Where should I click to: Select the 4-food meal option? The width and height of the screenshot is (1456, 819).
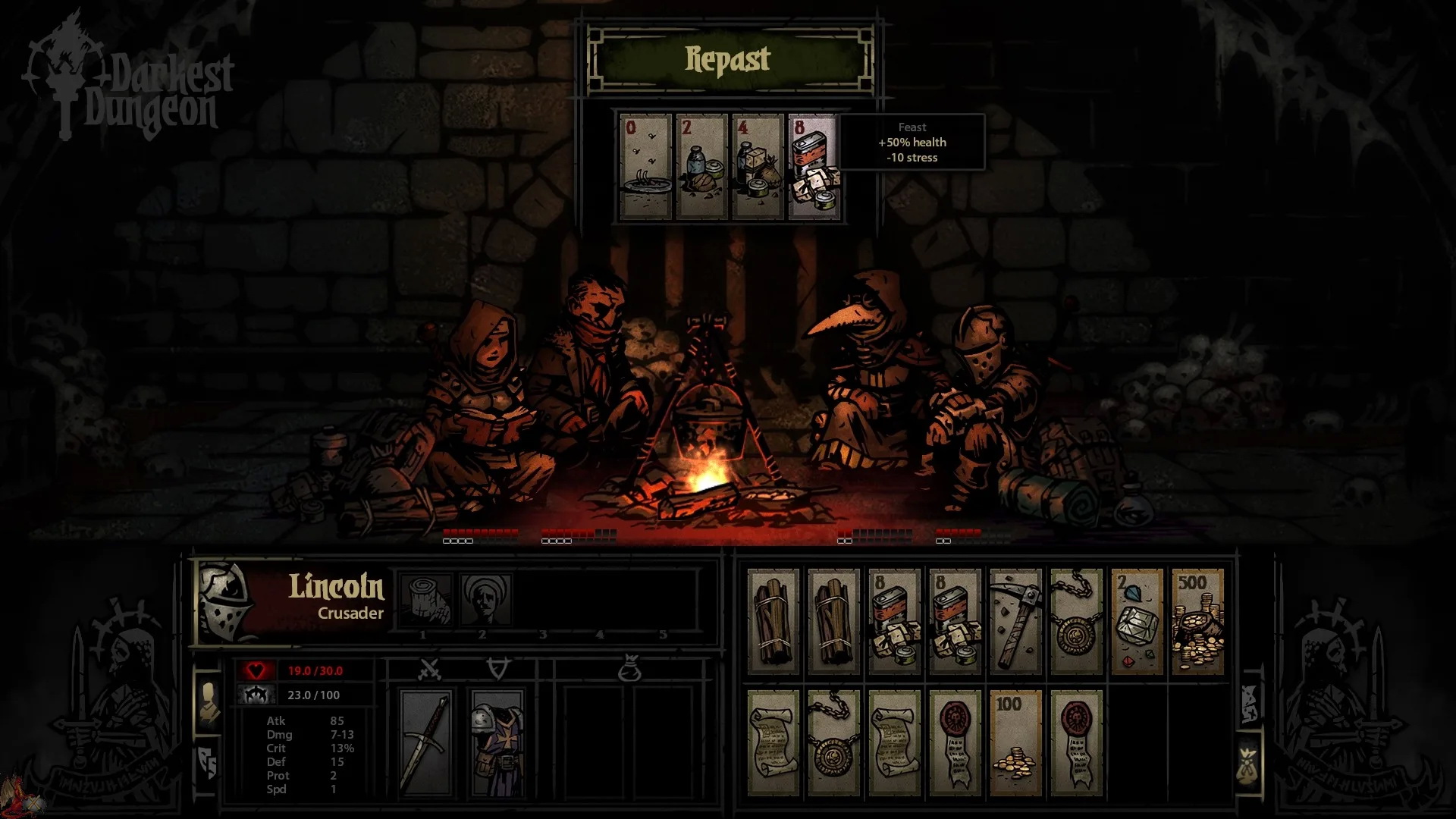(x=757, y=168)
